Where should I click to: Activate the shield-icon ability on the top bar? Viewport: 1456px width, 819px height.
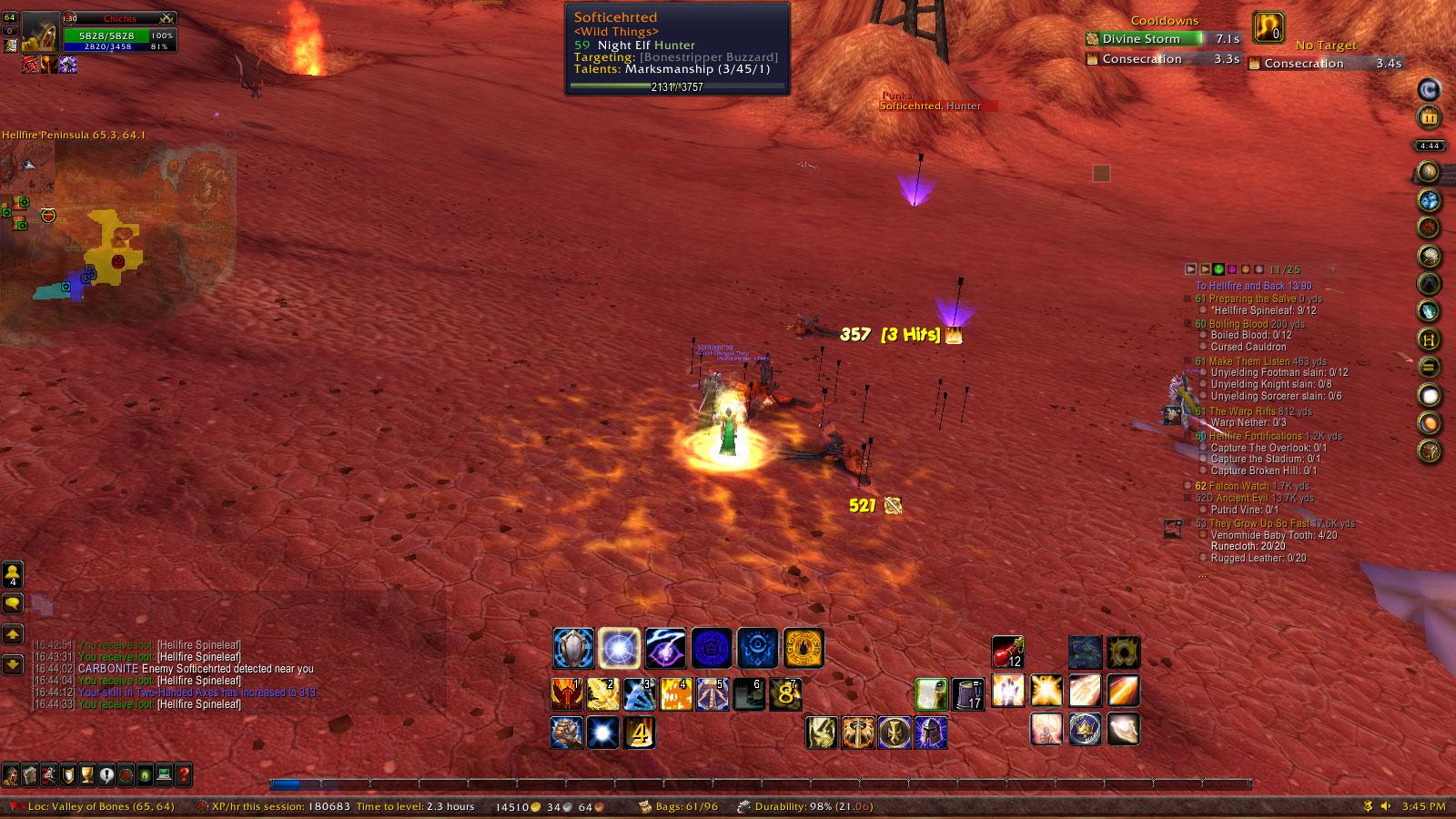pyautogui.click(x=573, y=649)
